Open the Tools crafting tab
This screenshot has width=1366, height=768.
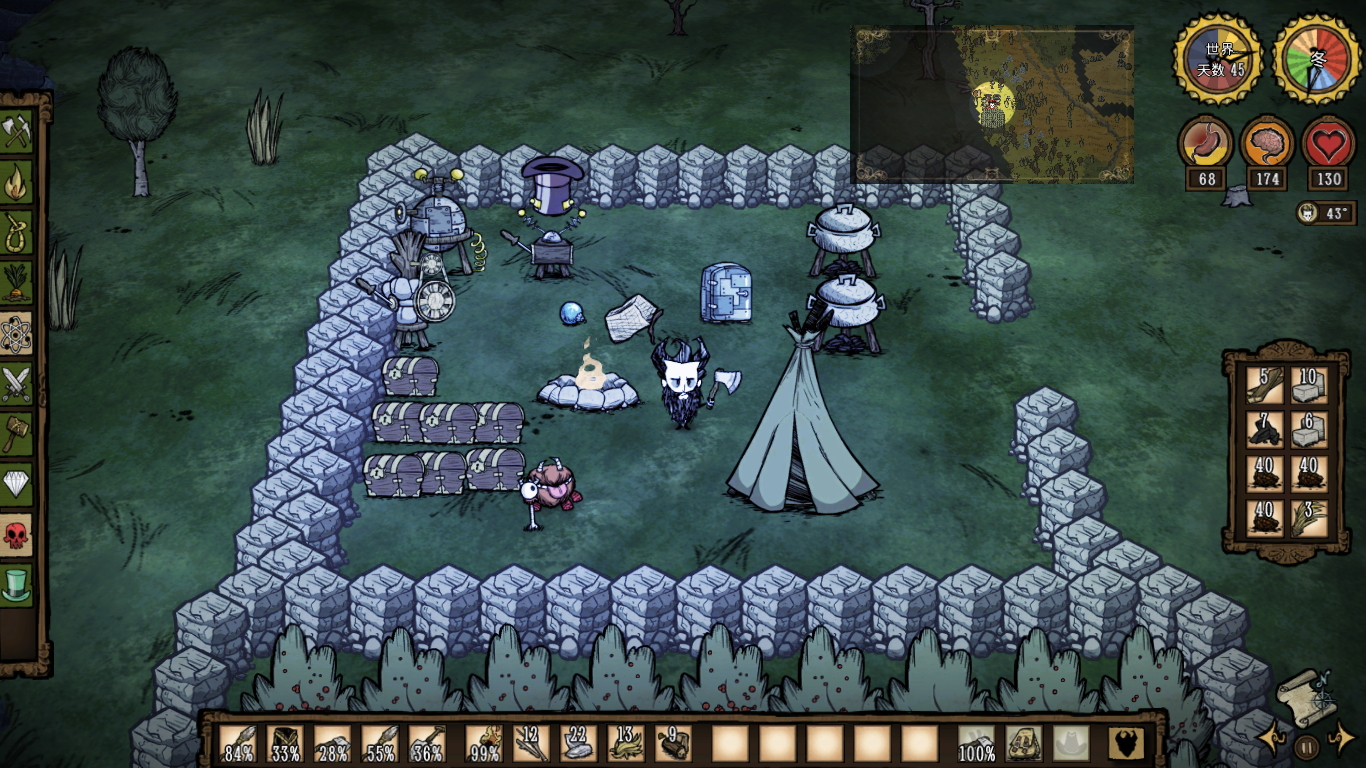pos(17,132)
